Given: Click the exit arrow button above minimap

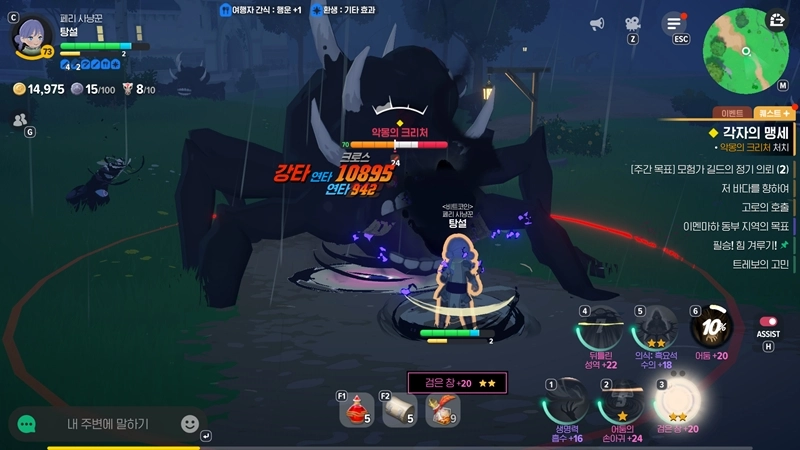Looking at the screenshot, I should point(778,19).
